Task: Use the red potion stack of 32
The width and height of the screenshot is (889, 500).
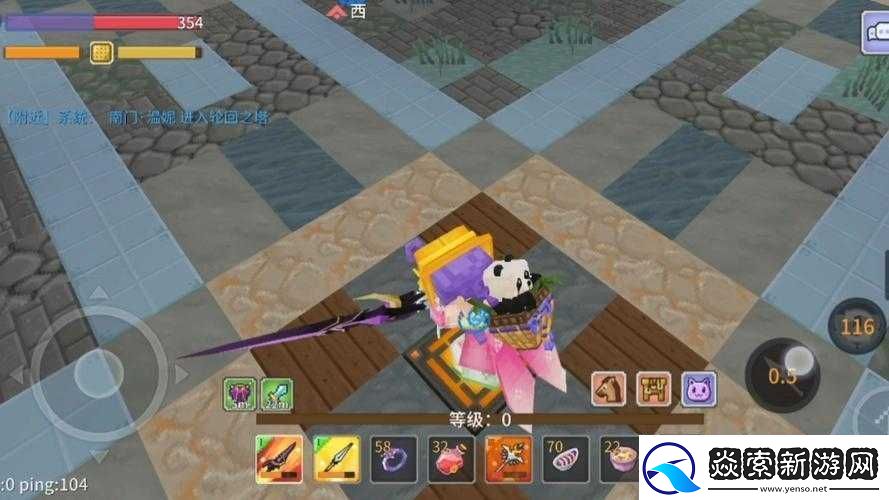Action: pyautogui.click(x=447, y=459)
